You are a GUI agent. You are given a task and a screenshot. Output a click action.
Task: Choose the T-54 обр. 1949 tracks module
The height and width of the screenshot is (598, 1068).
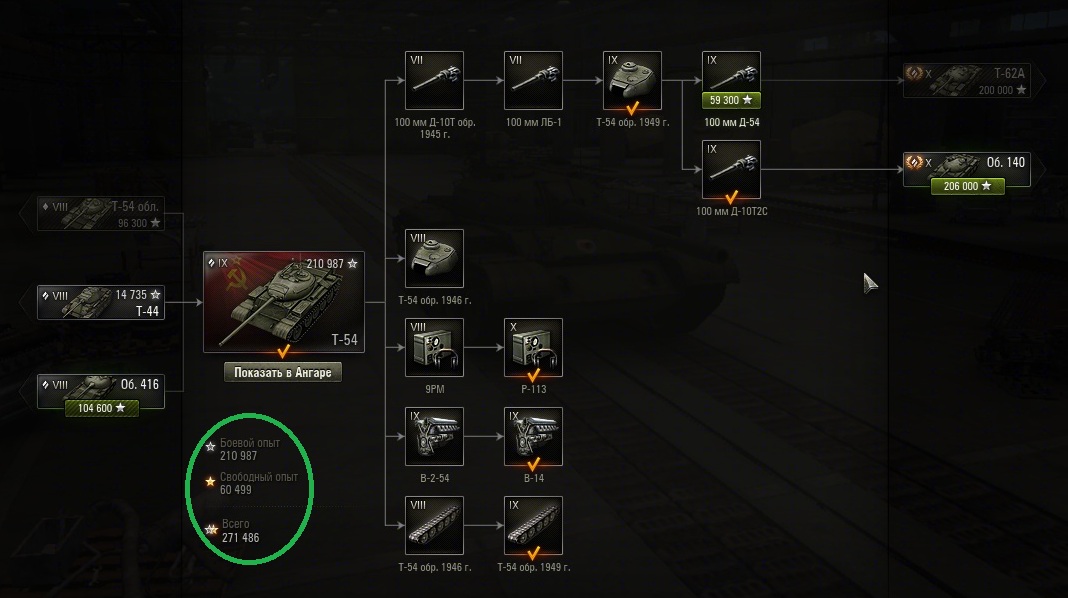click(533, 525)
